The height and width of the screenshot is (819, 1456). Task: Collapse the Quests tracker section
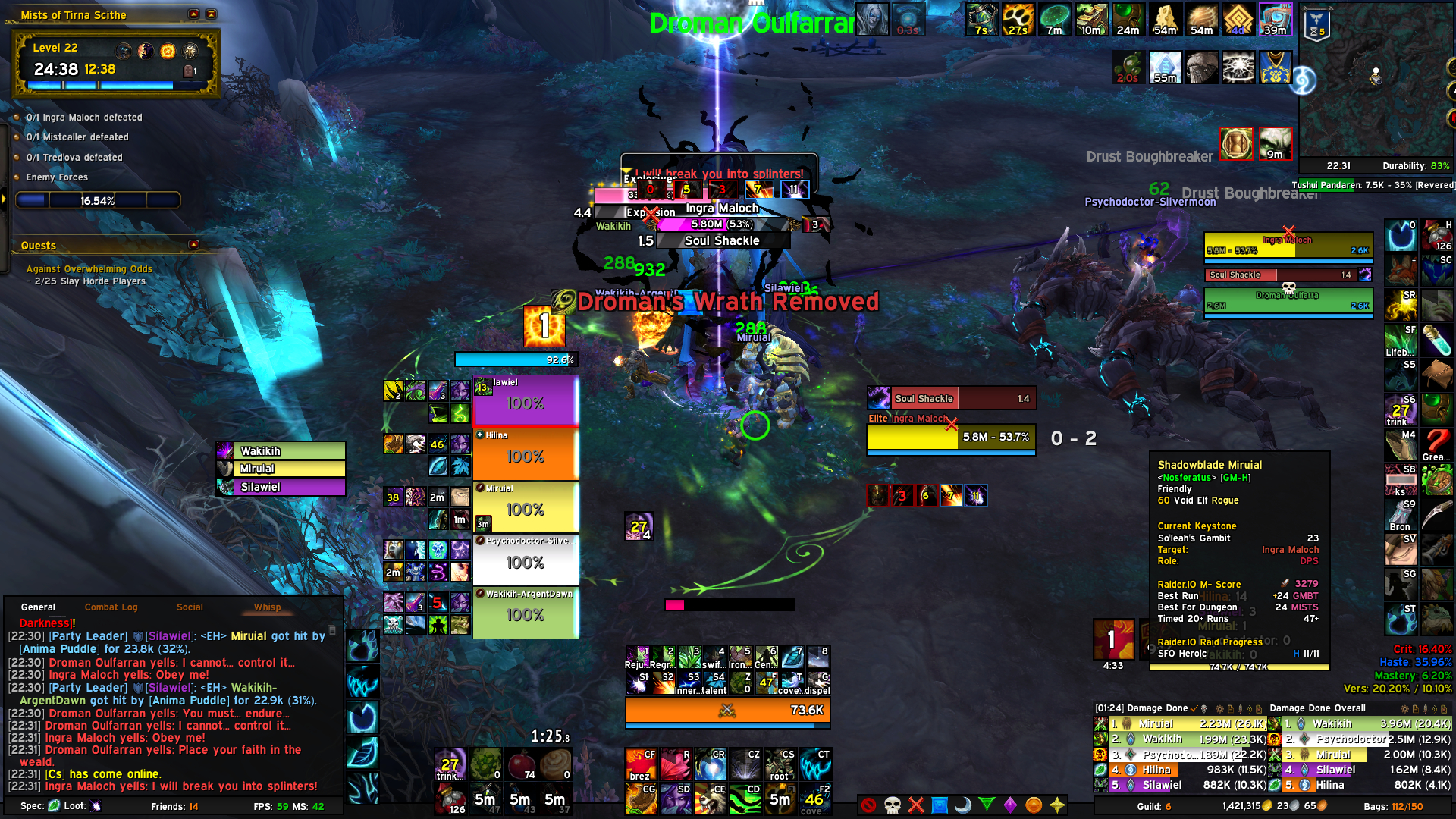194,245
